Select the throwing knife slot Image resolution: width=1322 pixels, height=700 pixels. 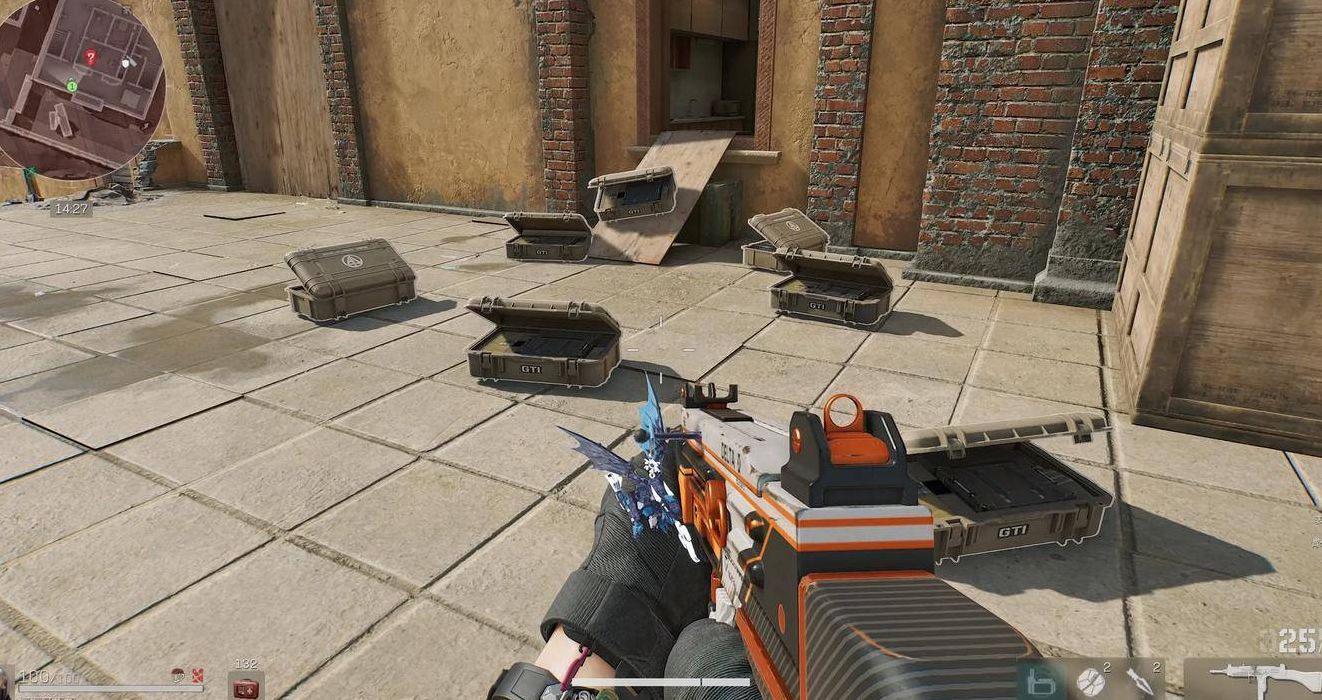[1141, 681]
